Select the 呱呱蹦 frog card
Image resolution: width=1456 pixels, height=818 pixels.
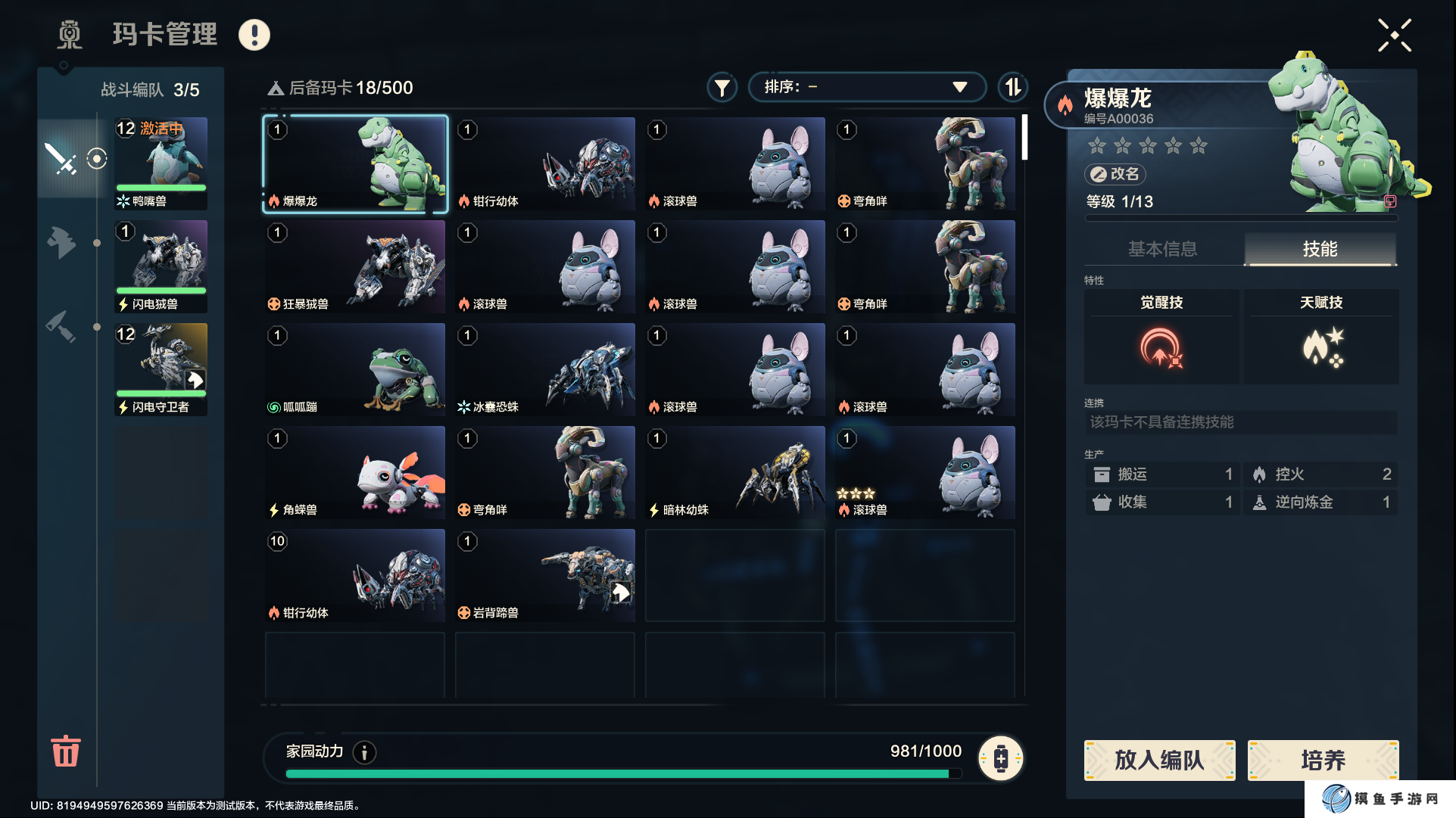(x=355, y=370)
